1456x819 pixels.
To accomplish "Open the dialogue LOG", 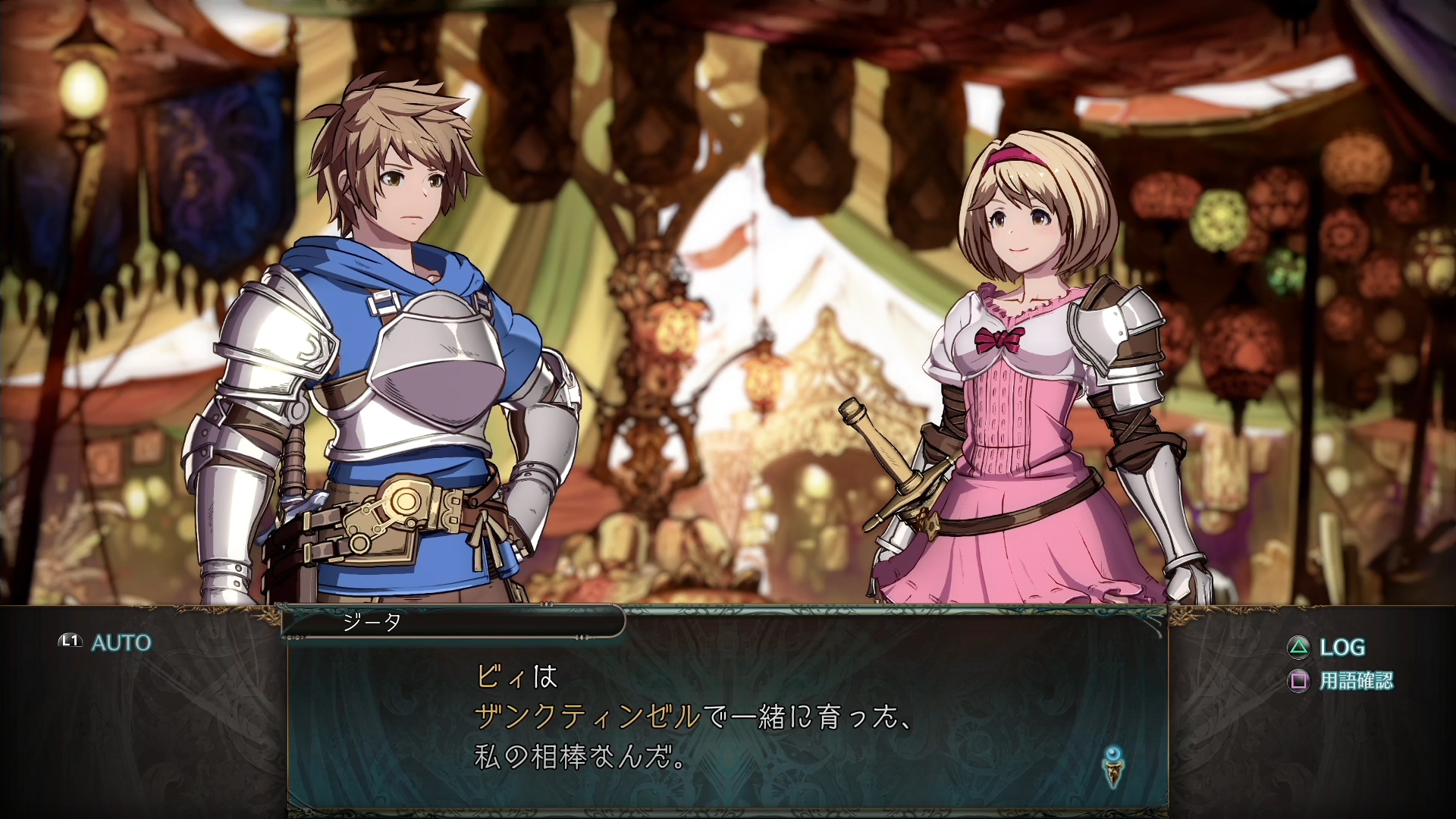I will pyautogui.click(x=1327, y=647).
